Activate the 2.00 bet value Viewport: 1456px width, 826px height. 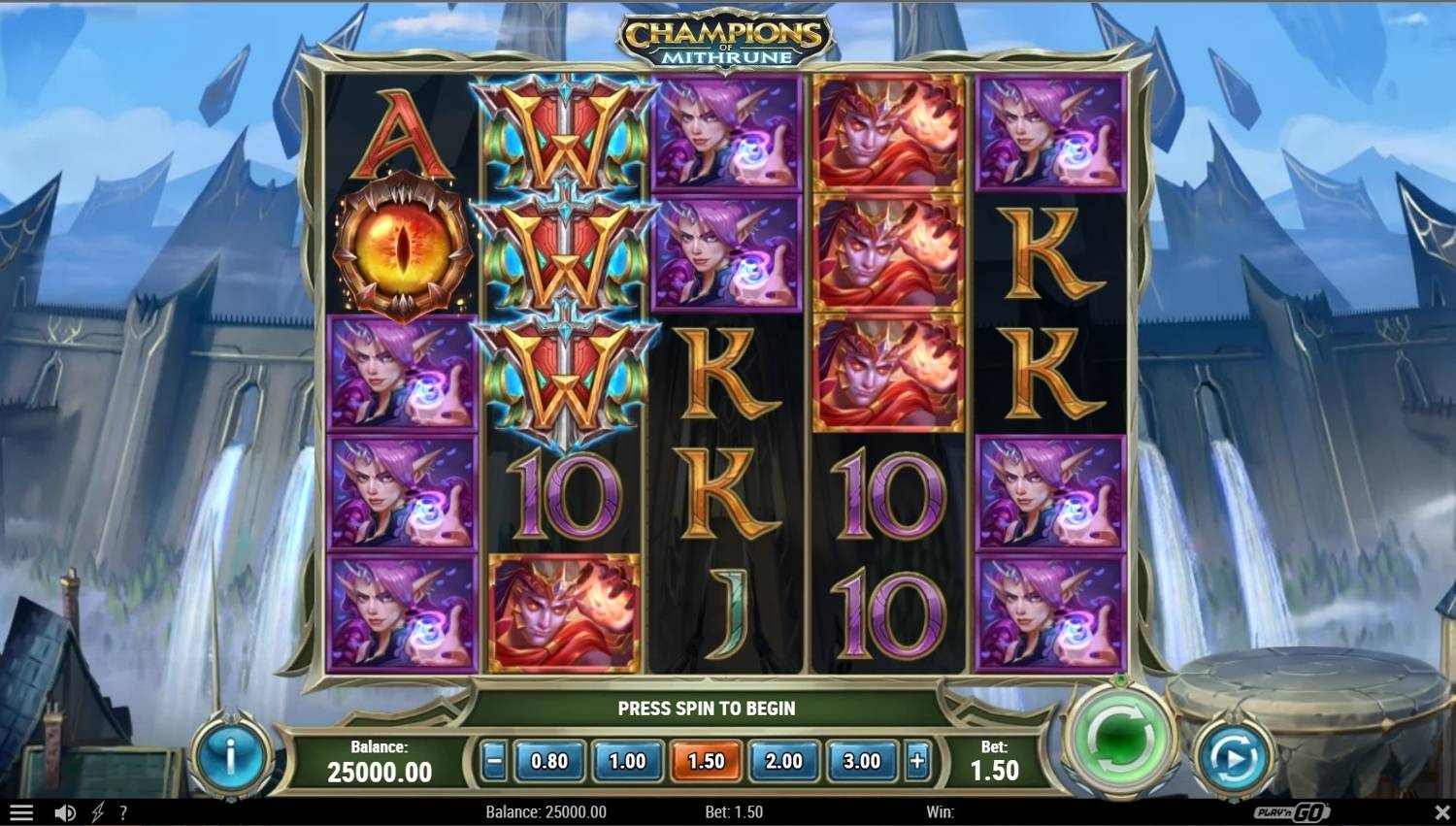[x=783, y=762]
